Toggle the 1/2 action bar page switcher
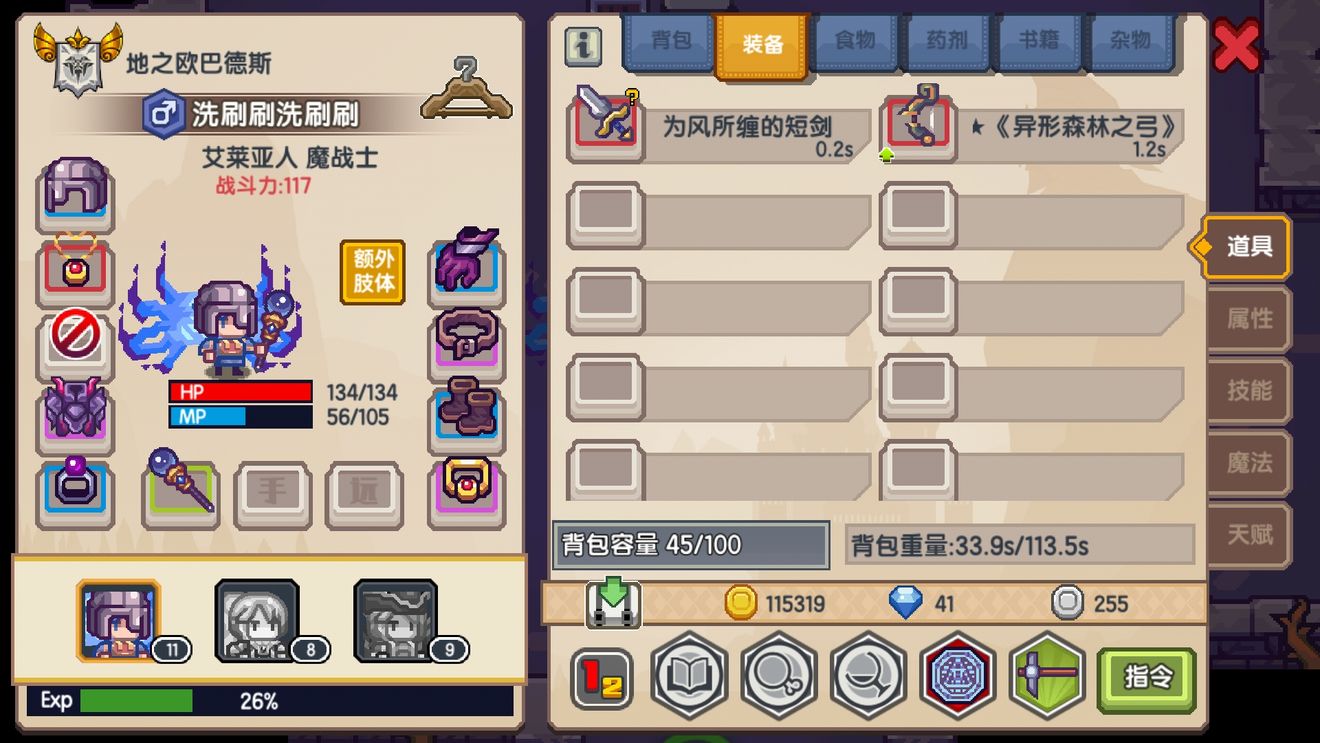Screen dimensions: 1320x743 coord(599,676)
